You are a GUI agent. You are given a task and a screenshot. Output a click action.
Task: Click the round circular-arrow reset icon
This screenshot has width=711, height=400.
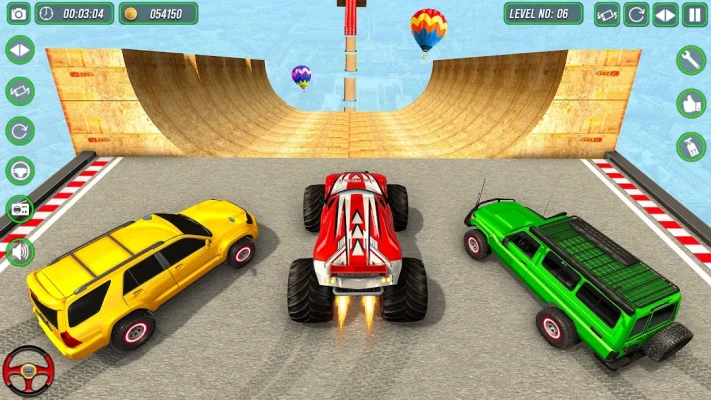[x=19, y=130]
